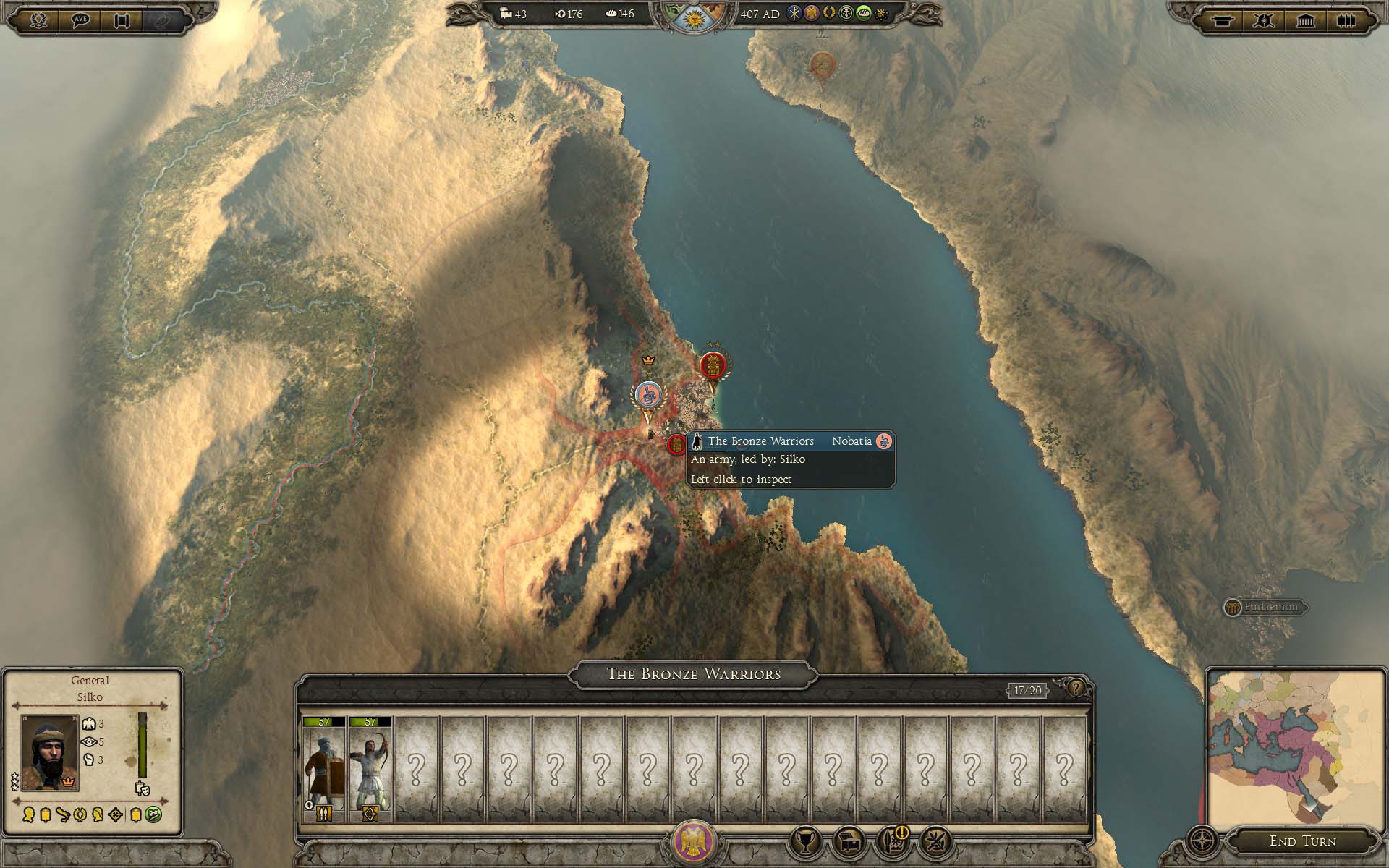This screenshot has width=1389, height=868.
Task: Open the faction summary eagle emblem
Action: point(694,842)
